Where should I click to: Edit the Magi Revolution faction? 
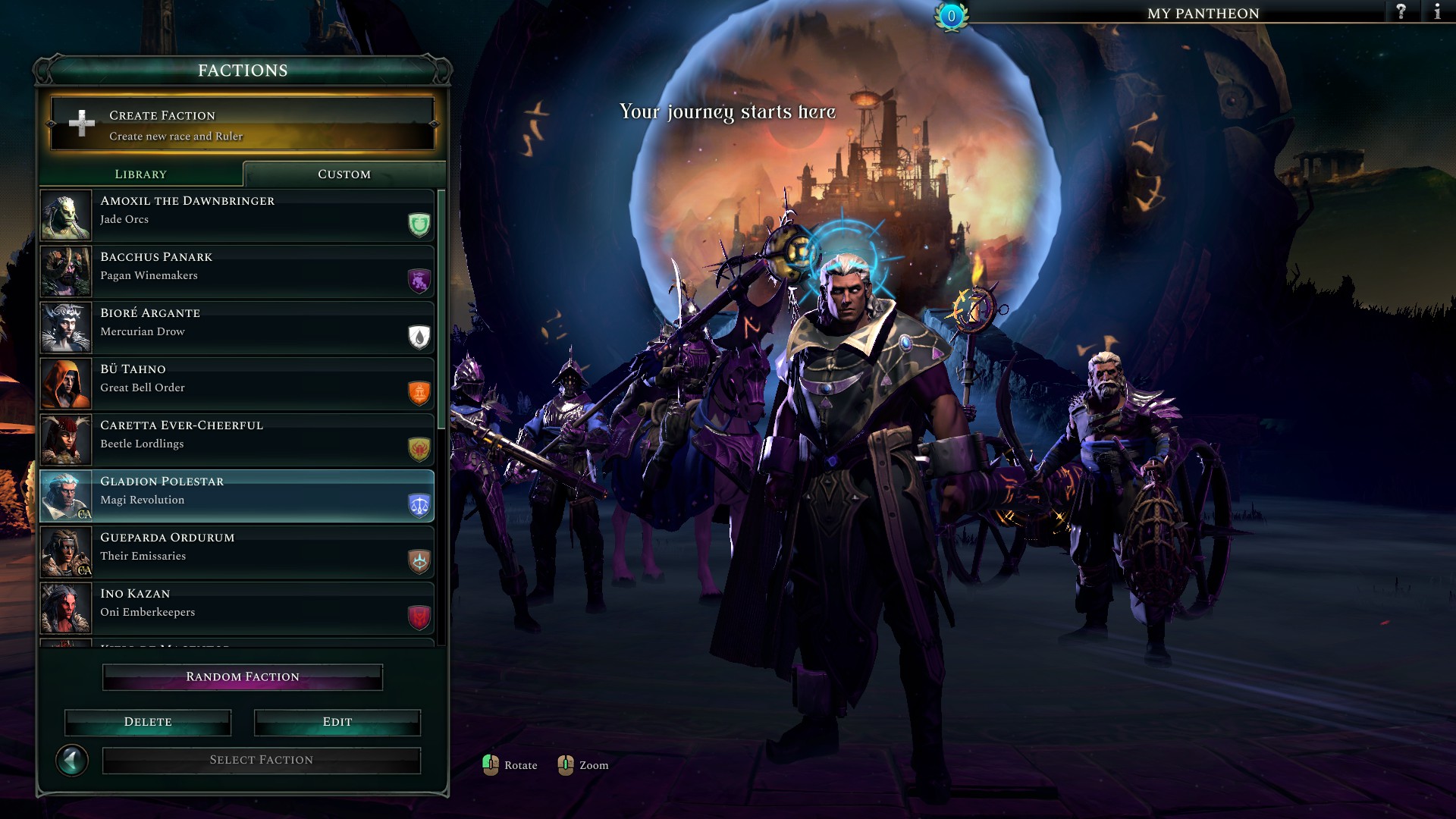coord(337,722)
